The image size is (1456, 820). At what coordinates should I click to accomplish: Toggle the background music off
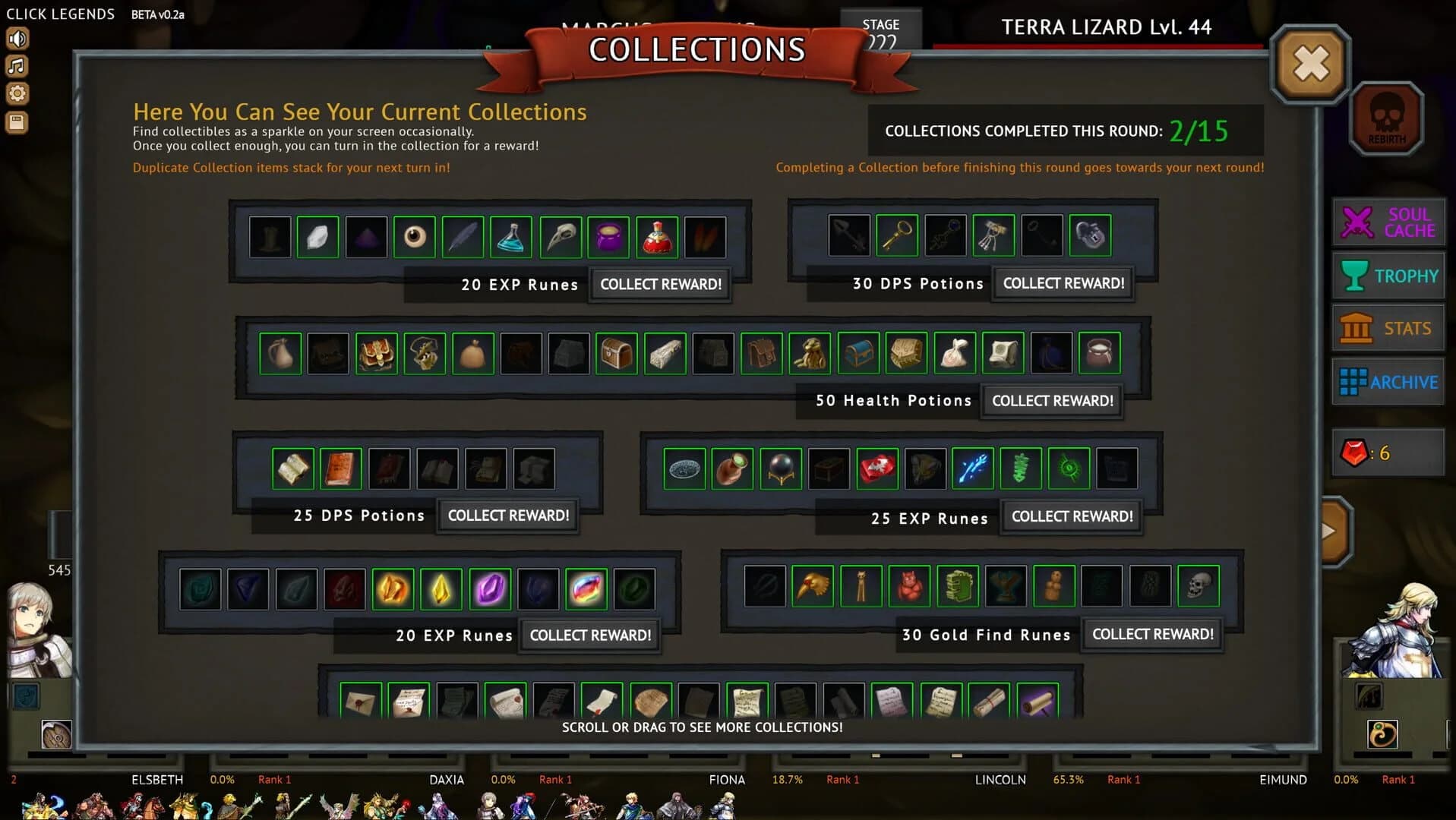17,66
